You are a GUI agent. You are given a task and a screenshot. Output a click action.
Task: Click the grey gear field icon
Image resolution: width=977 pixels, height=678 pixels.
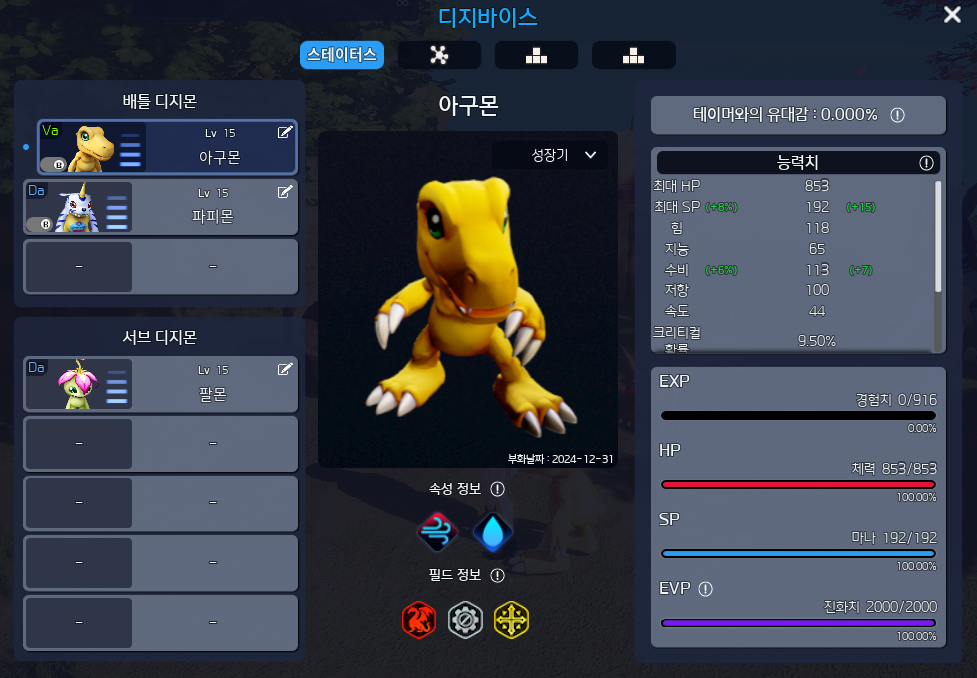click(x=465, y=621)
